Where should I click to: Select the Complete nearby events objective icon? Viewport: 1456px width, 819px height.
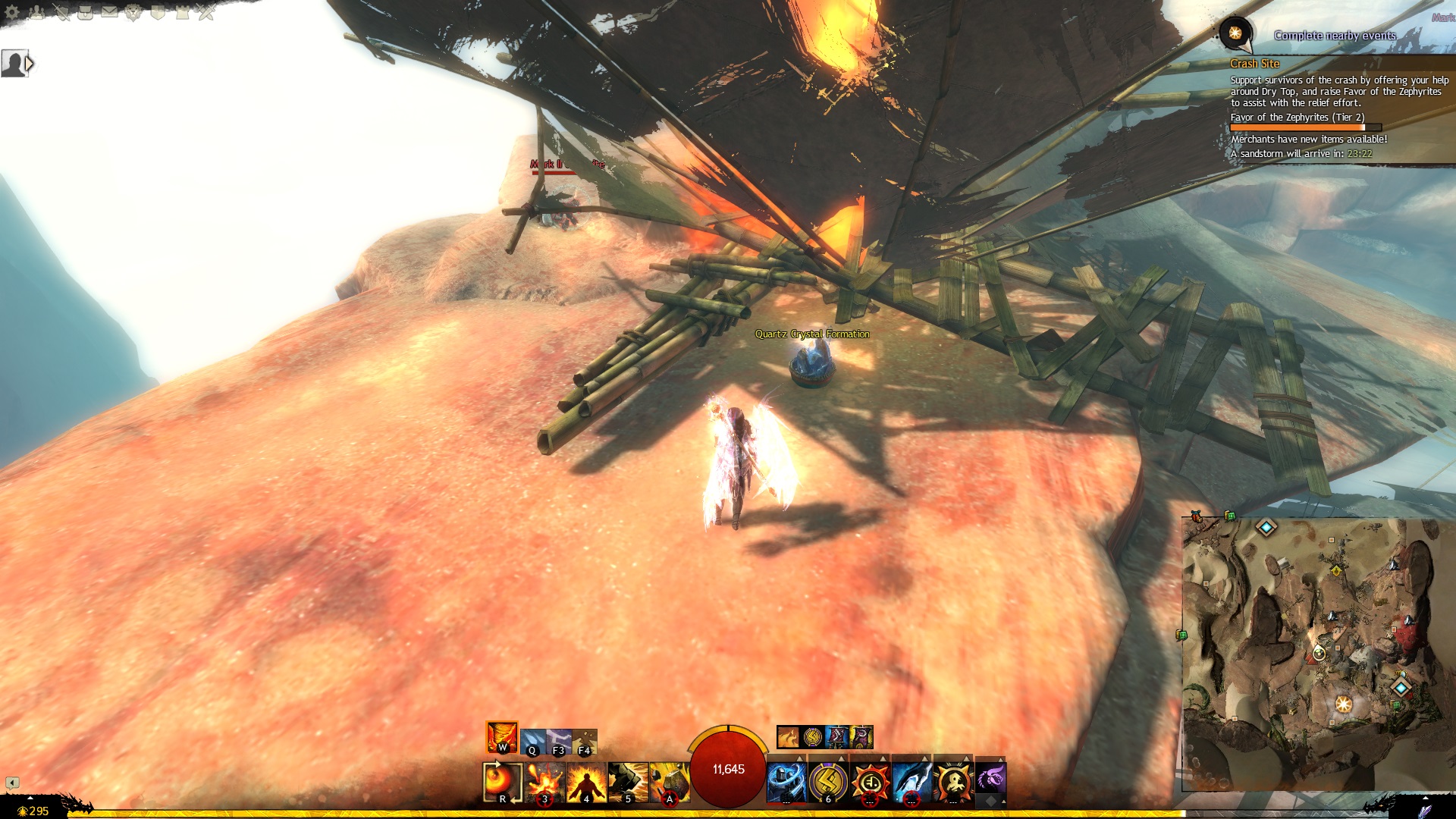click(1235, 33)
